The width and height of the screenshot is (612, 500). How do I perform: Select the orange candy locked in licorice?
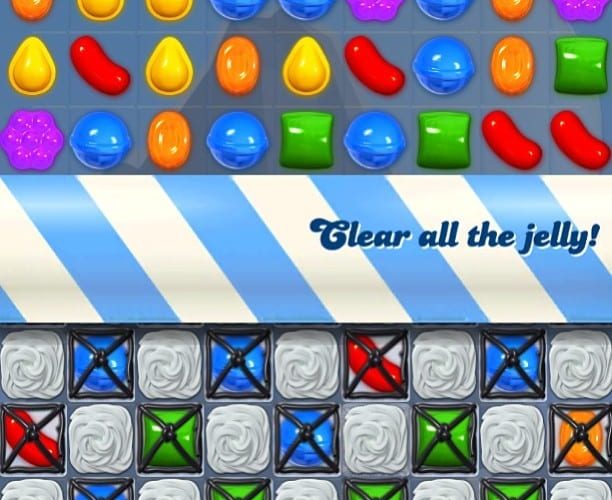(x=581, y=438)
